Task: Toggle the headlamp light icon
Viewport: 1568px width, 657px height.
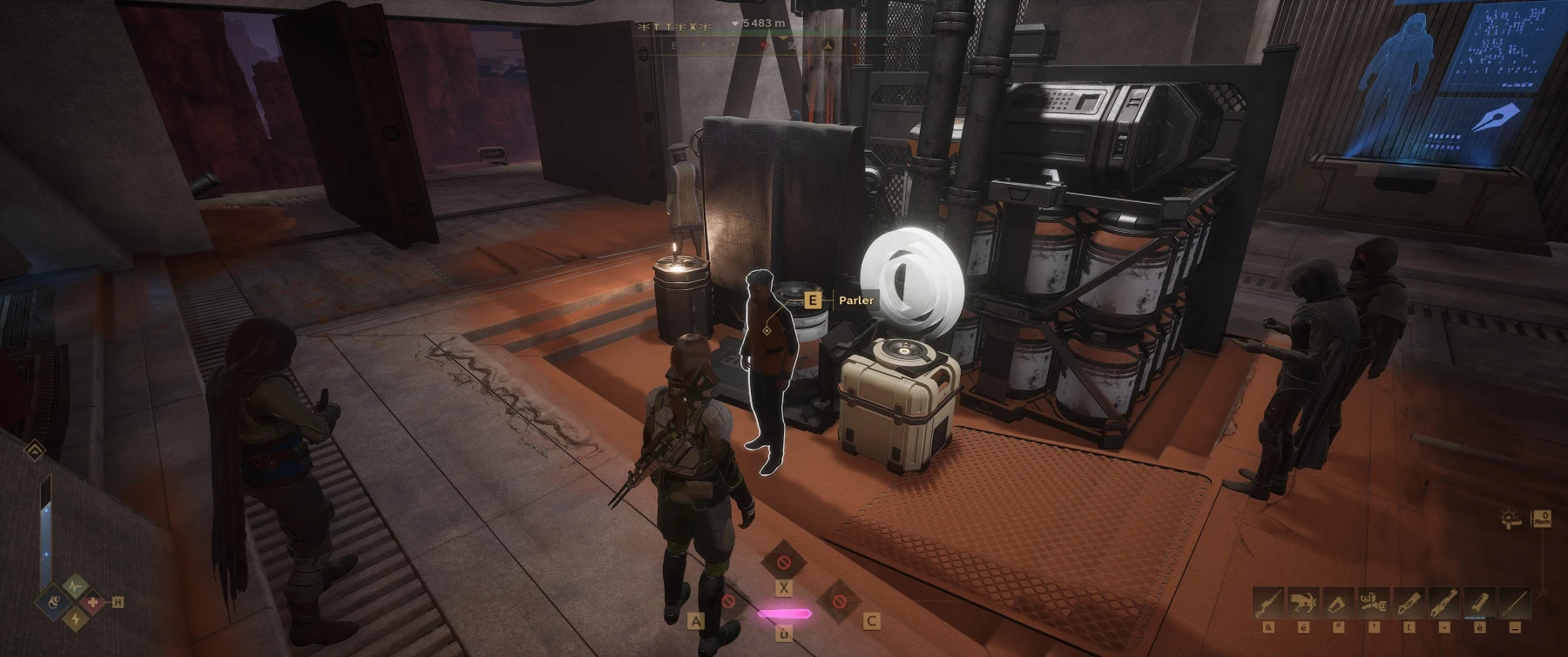Action: tap(1511, 520)
